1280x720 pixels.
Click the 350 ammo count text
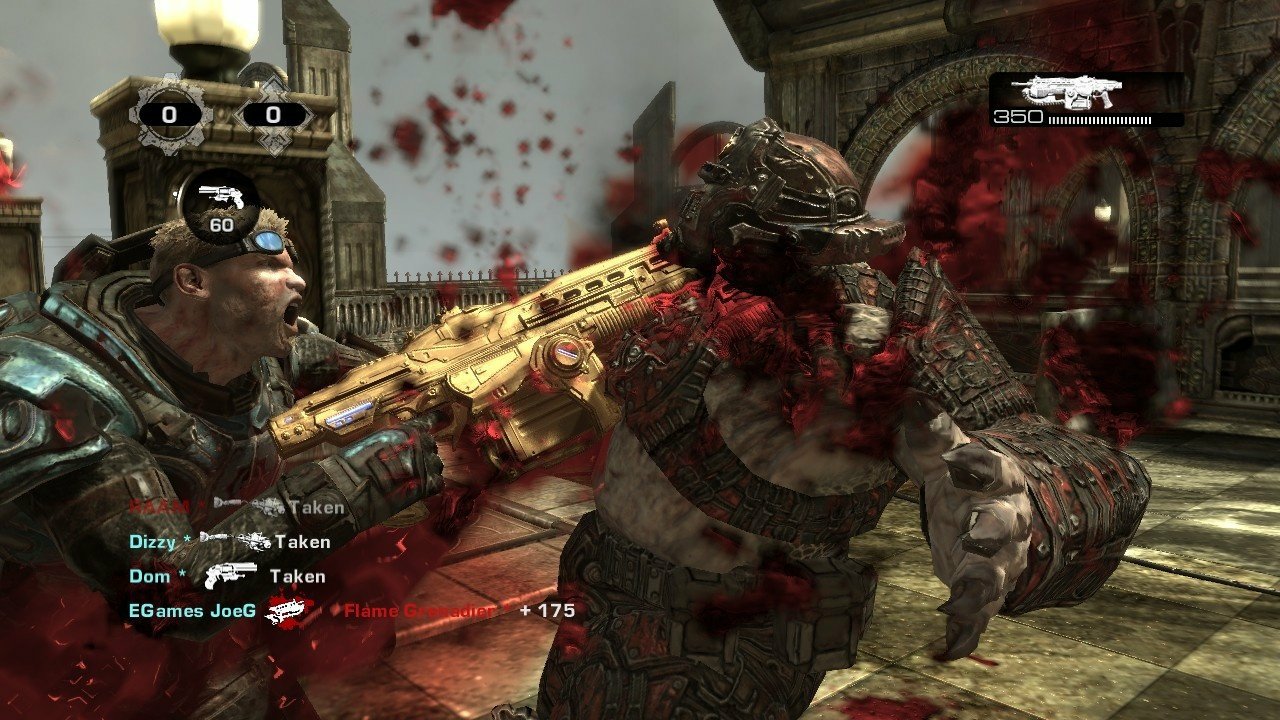[x=1018, y=115]
